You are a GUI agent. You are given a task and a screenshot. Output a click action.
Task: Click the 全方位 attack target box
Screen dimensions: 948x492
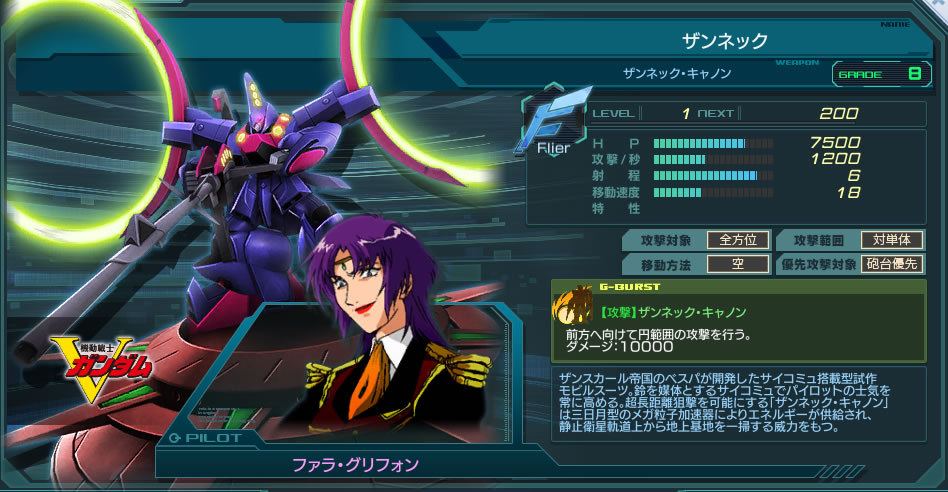point(737,240)
